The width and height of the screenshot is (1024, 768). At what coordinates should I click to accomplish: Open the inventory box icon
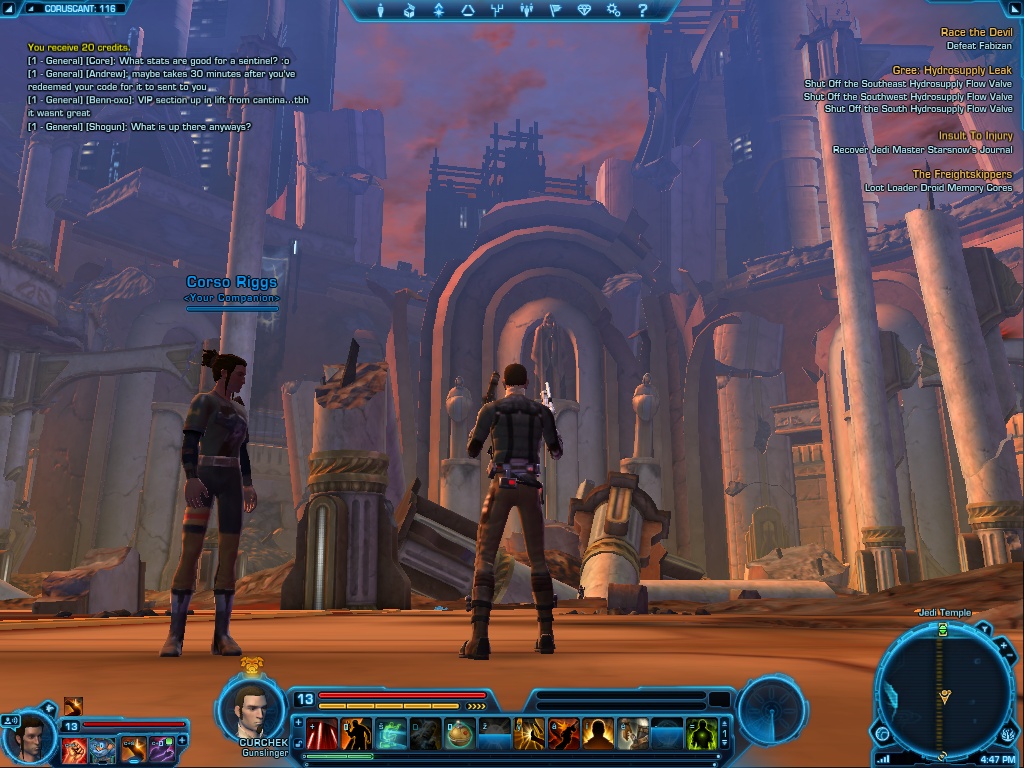click(x=409, y=11)
